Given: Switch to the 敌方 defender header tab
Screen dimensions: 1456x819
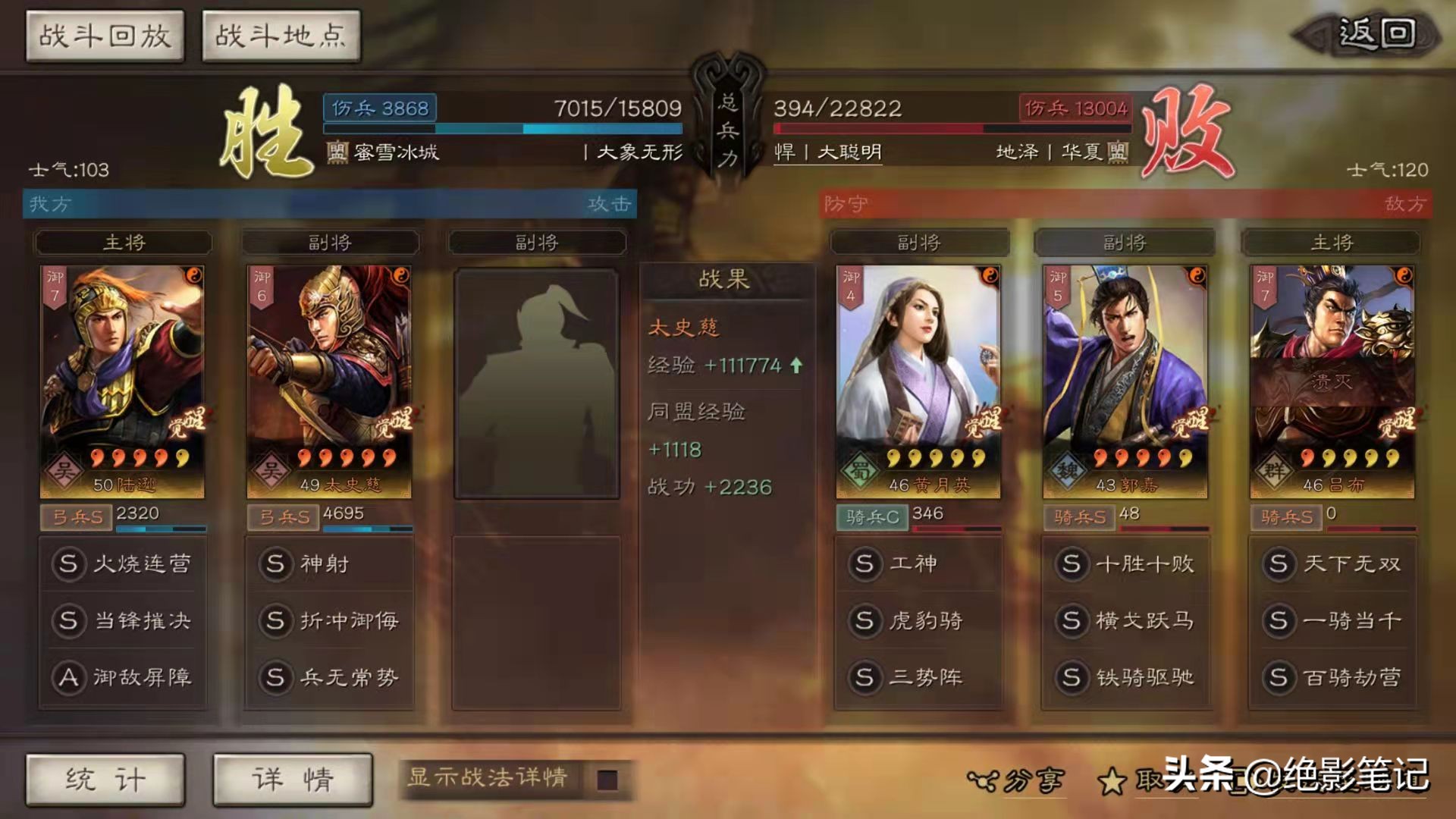Looking at the screenshot, I should 1412,203.
